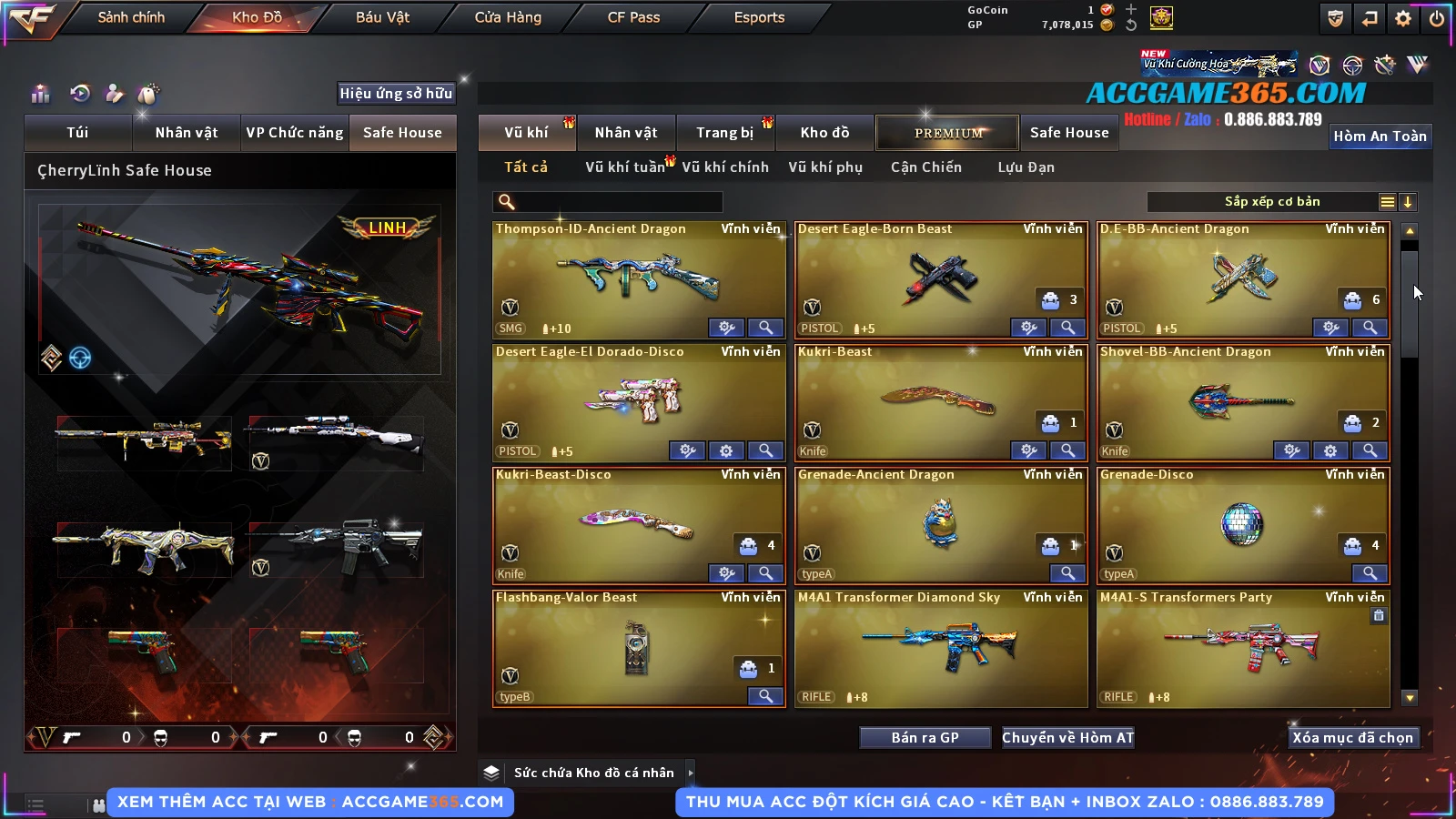Filter by Cận Chiến weapons
Viewport: 1456px width, 819px height.
coord(925,167)
